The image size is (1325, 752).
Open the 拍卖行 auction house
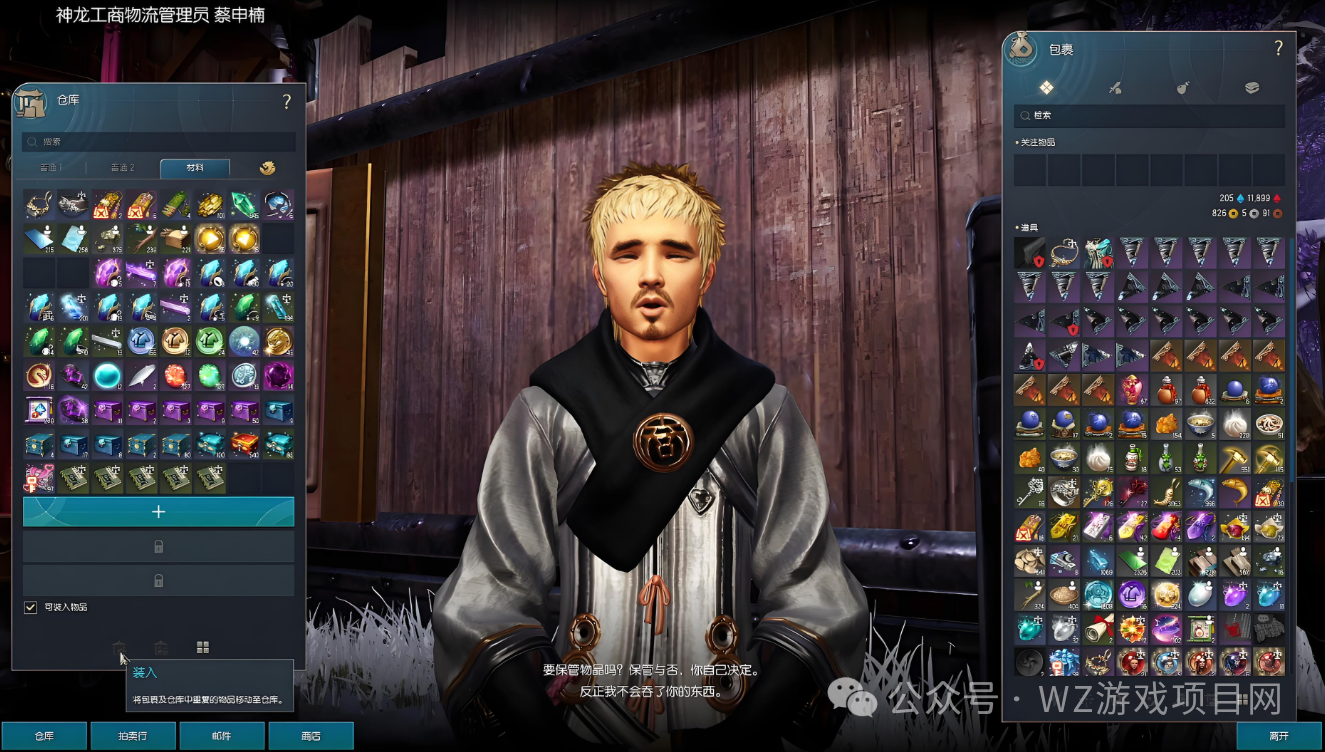click(133, 736)
